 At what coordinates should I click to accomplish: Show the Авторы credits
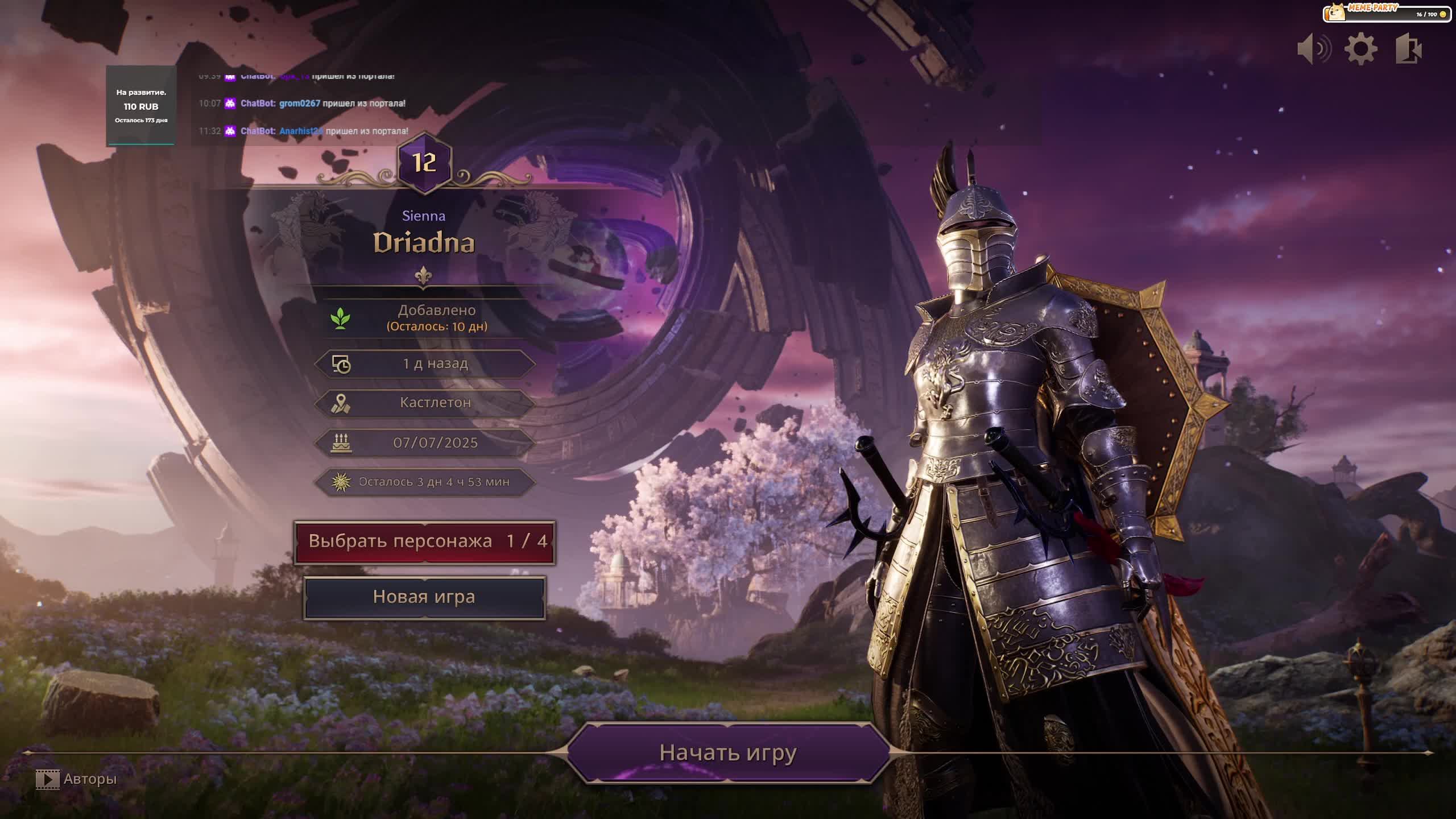point(77,779)
